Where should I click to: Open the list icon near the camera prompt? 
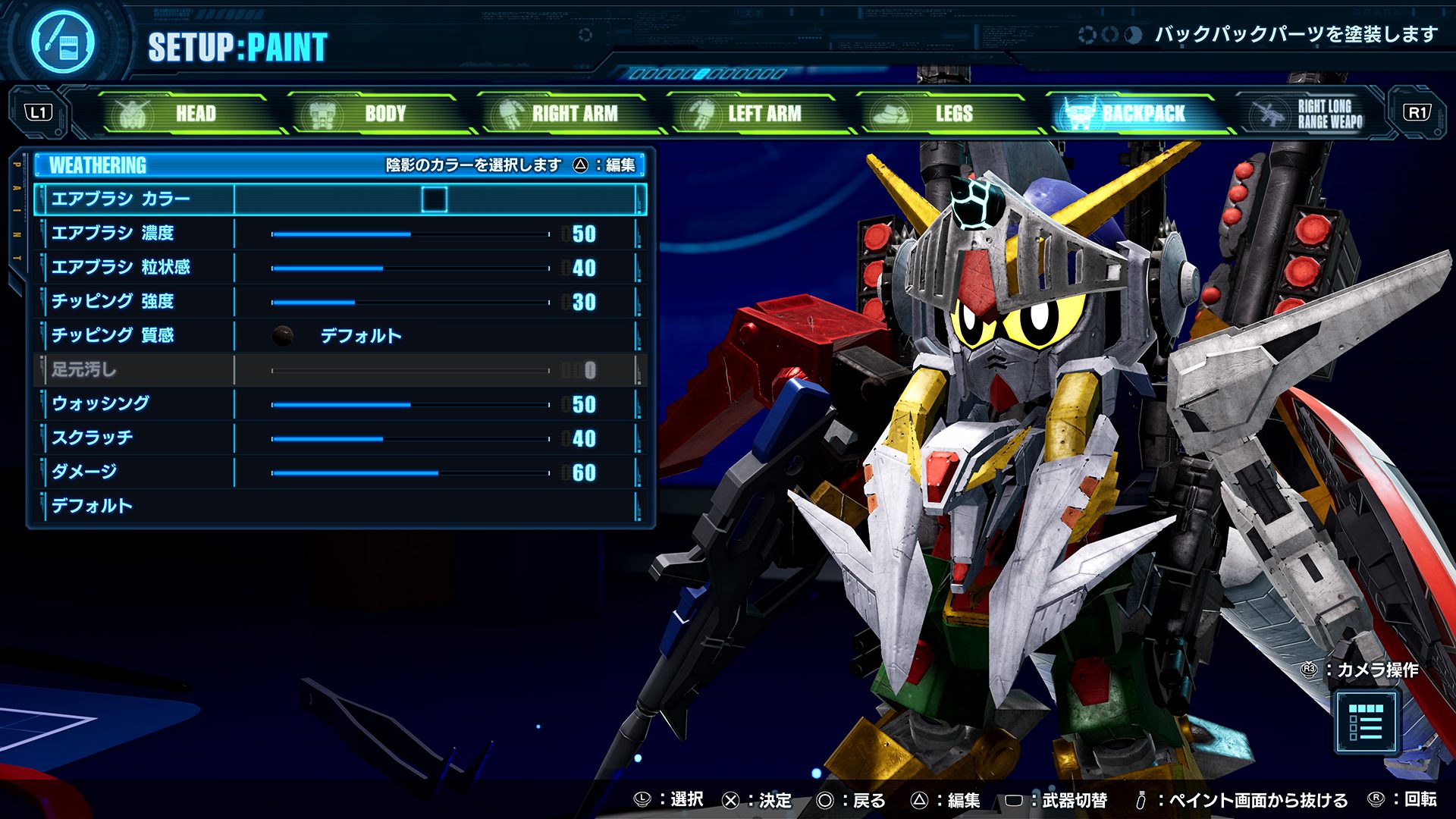[x=1366, y=722]
